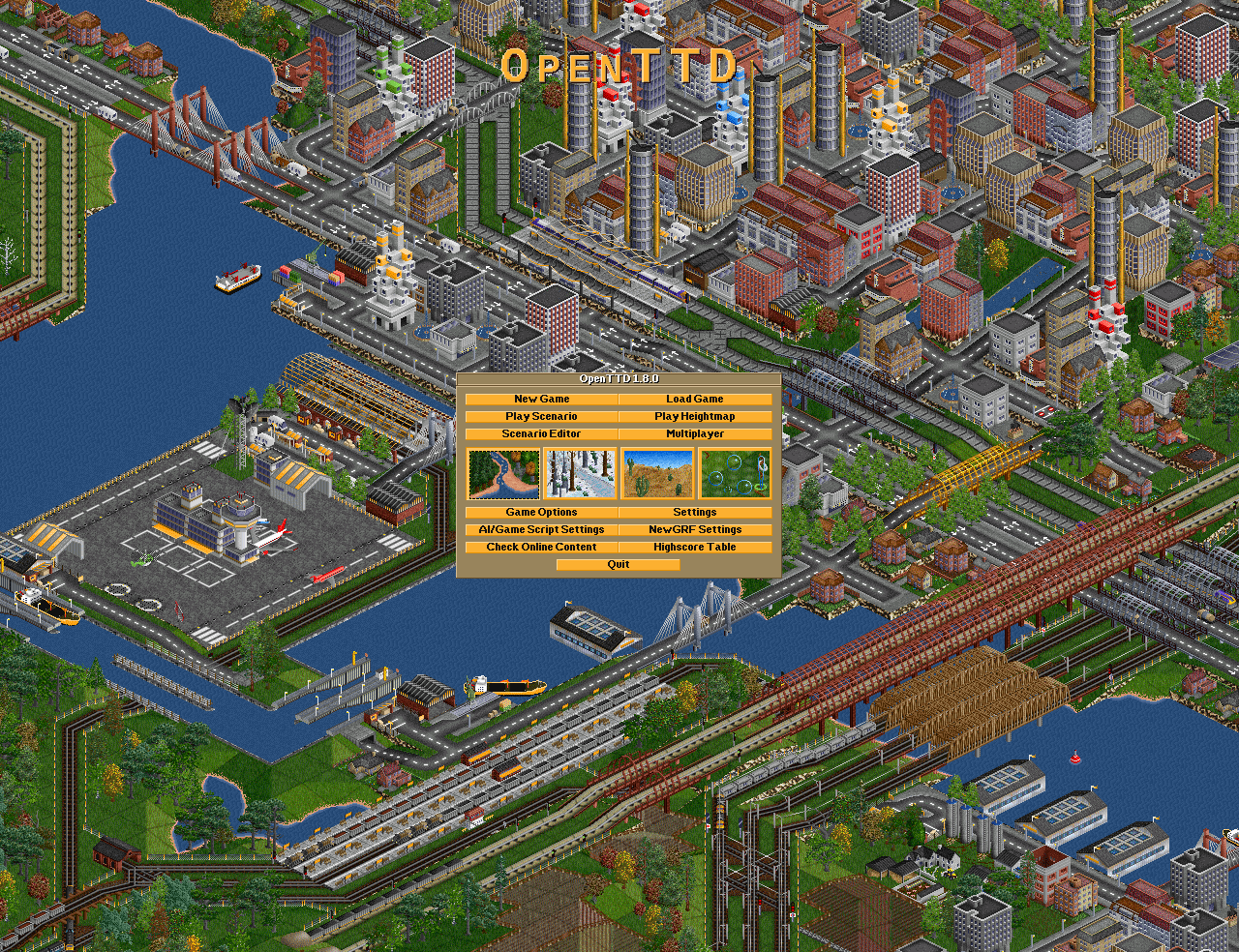Open AI/Game Script Settings
1239x952 pixels.
coord(541,529)
